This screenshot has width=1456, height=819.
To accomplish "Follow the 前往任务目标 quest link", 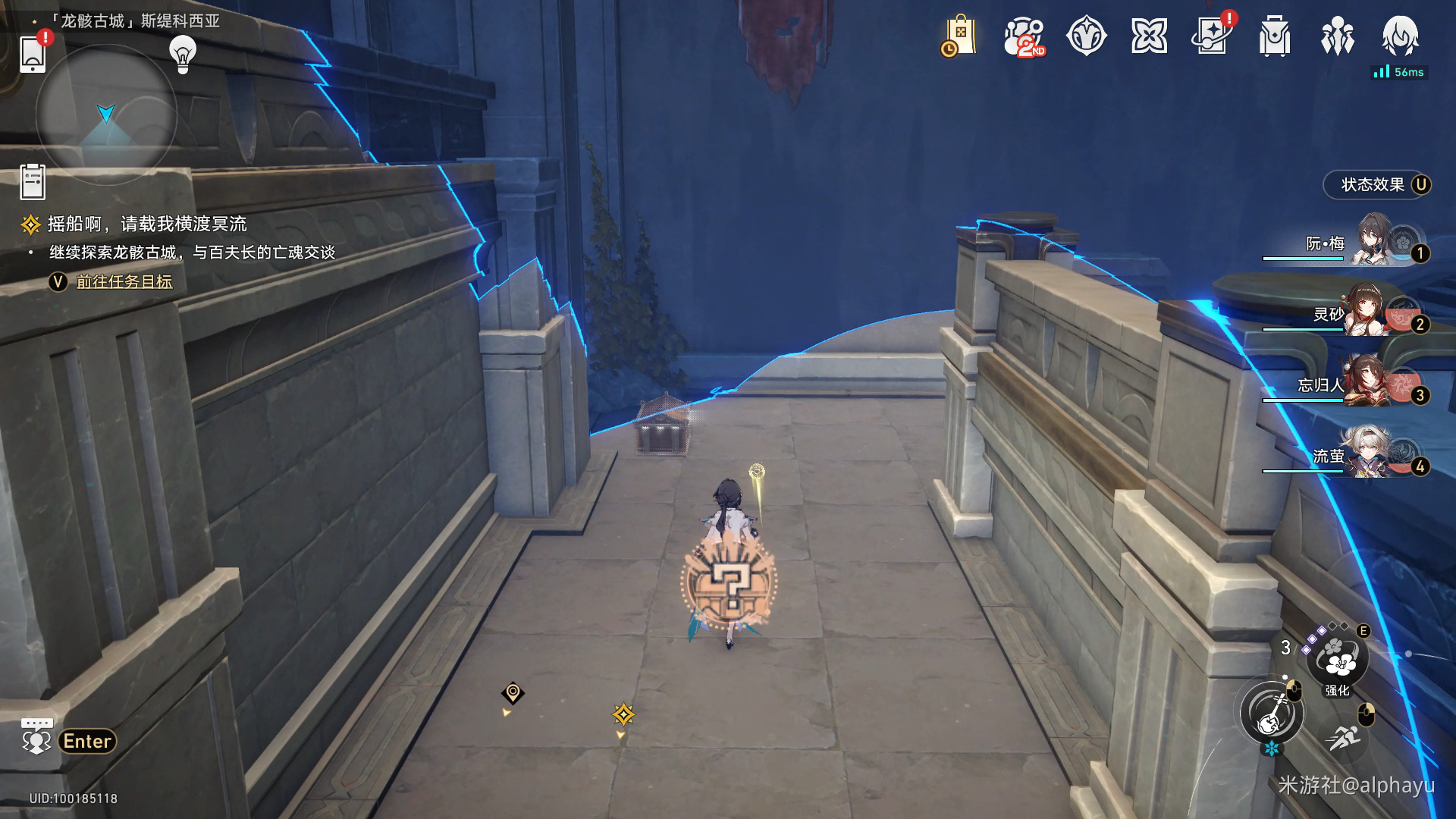I will (x=124, y=282).
